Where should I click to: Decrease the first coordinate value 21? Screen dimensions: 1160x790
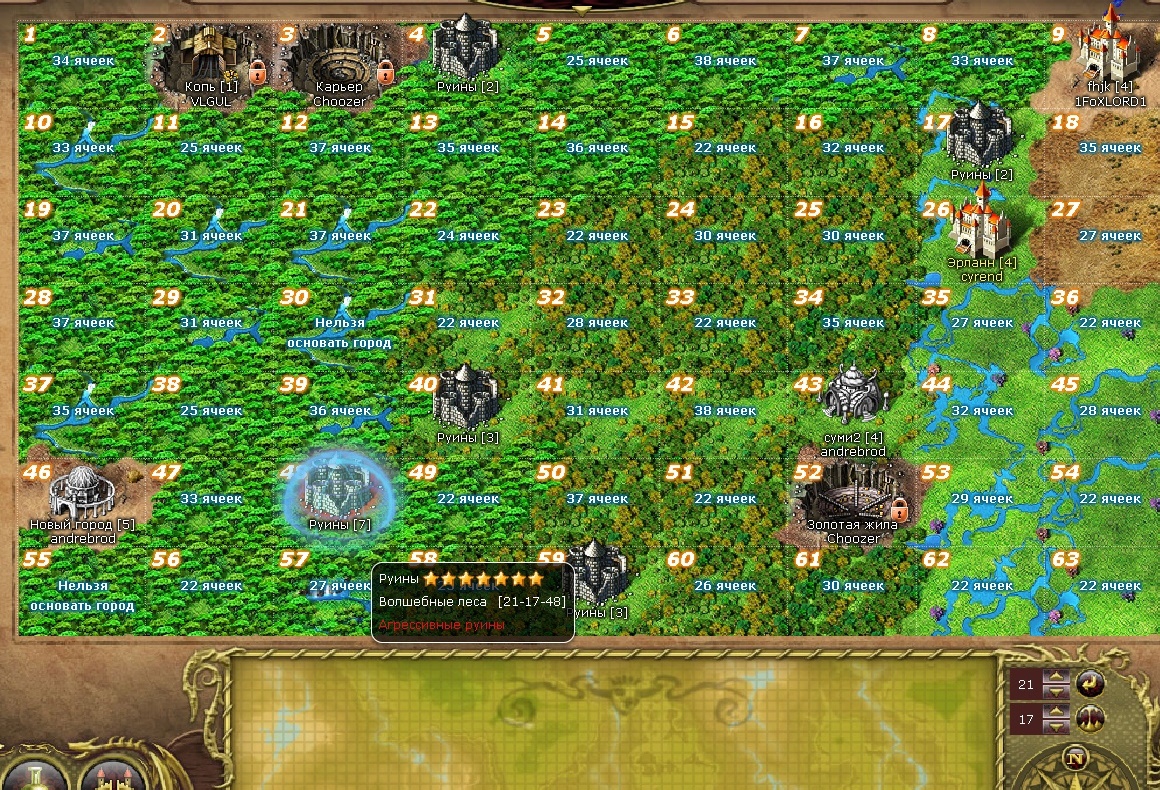1057,691
